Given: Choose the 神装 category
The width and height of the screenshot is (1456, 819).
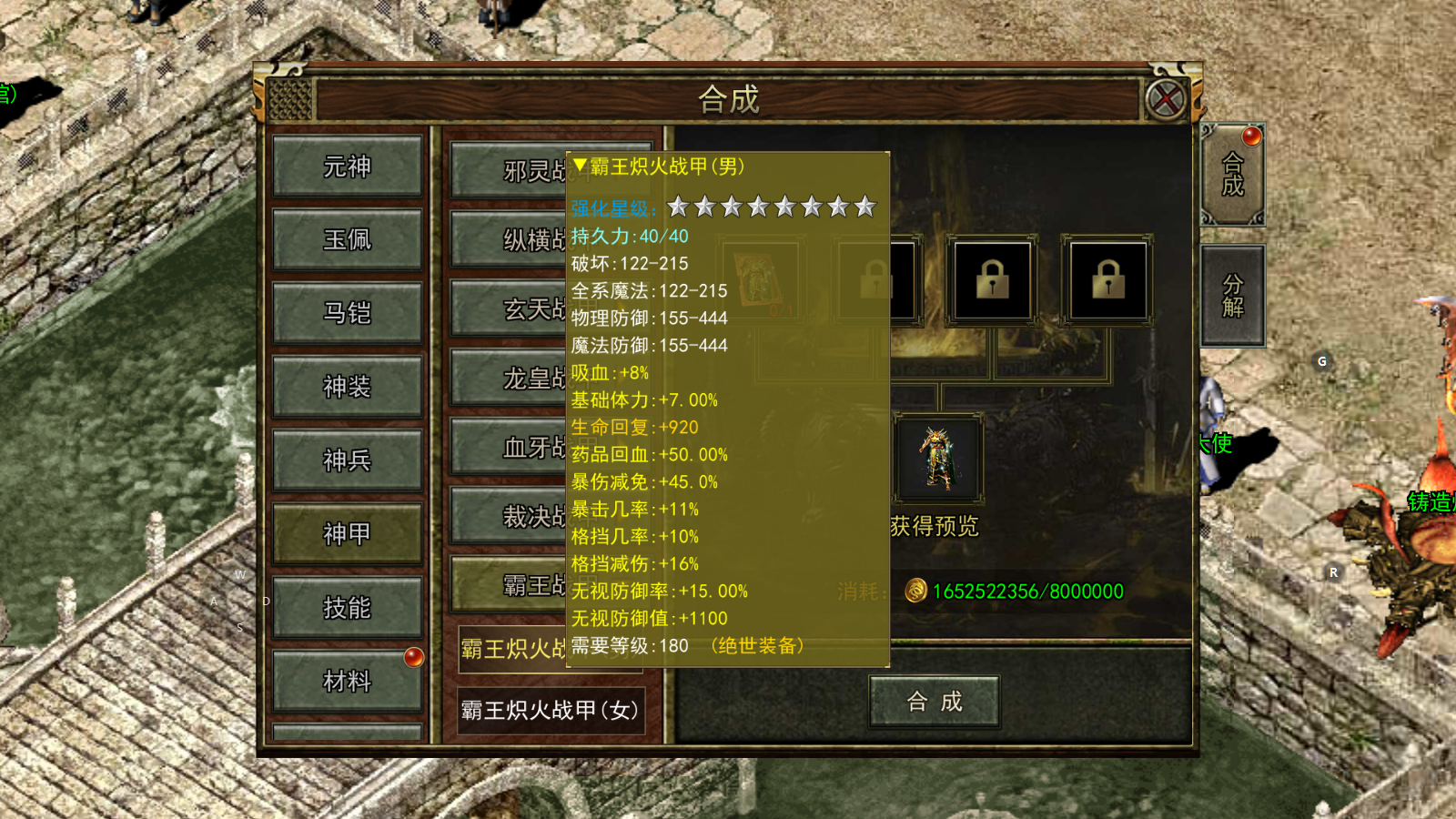Looking at the screenshot, I should 347,387.
